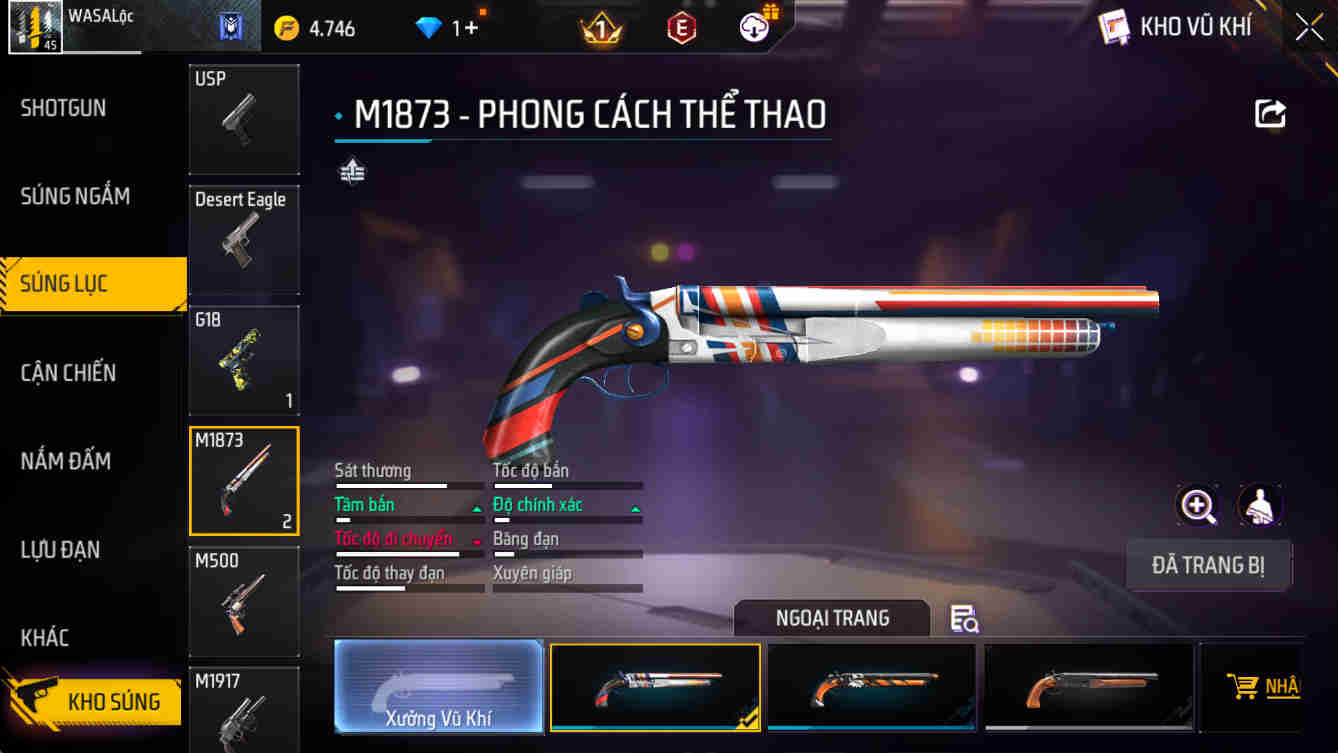Select the M500 weapon thumbnail
Image resolution: width=1338 pixels, height=753 pixels.
pyautogui.click(x=244, y=601)
